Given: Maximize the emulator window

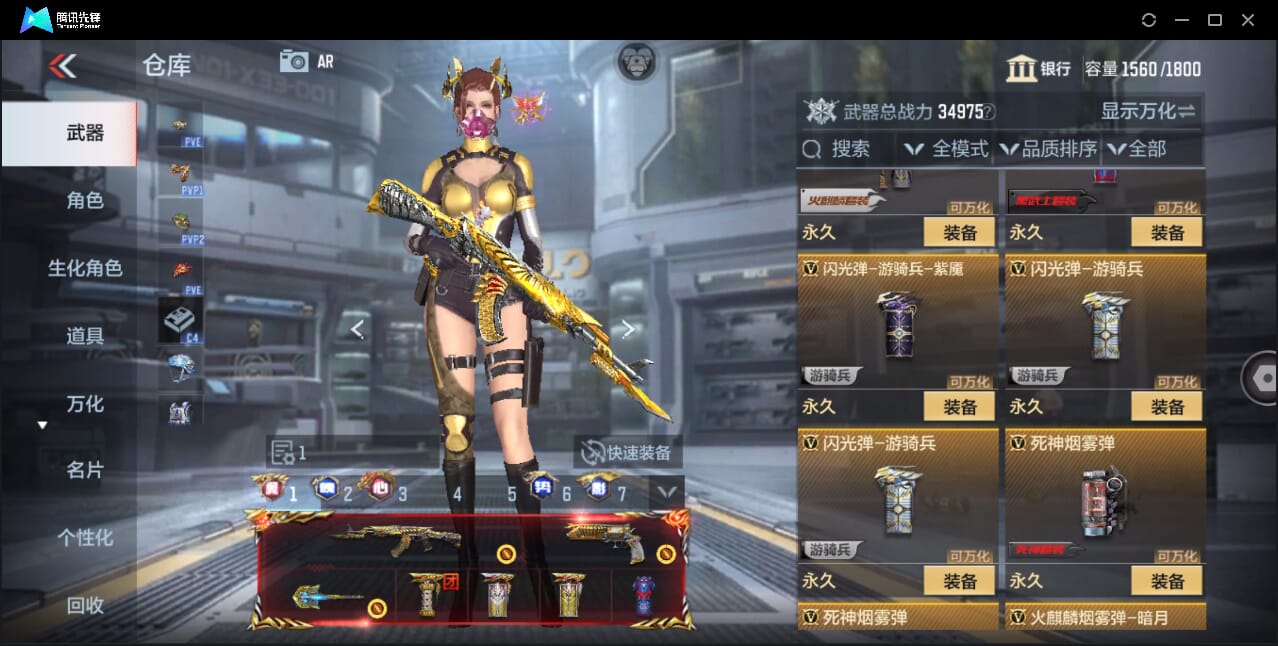Looking at the screenshot, I should (1214, 20).
